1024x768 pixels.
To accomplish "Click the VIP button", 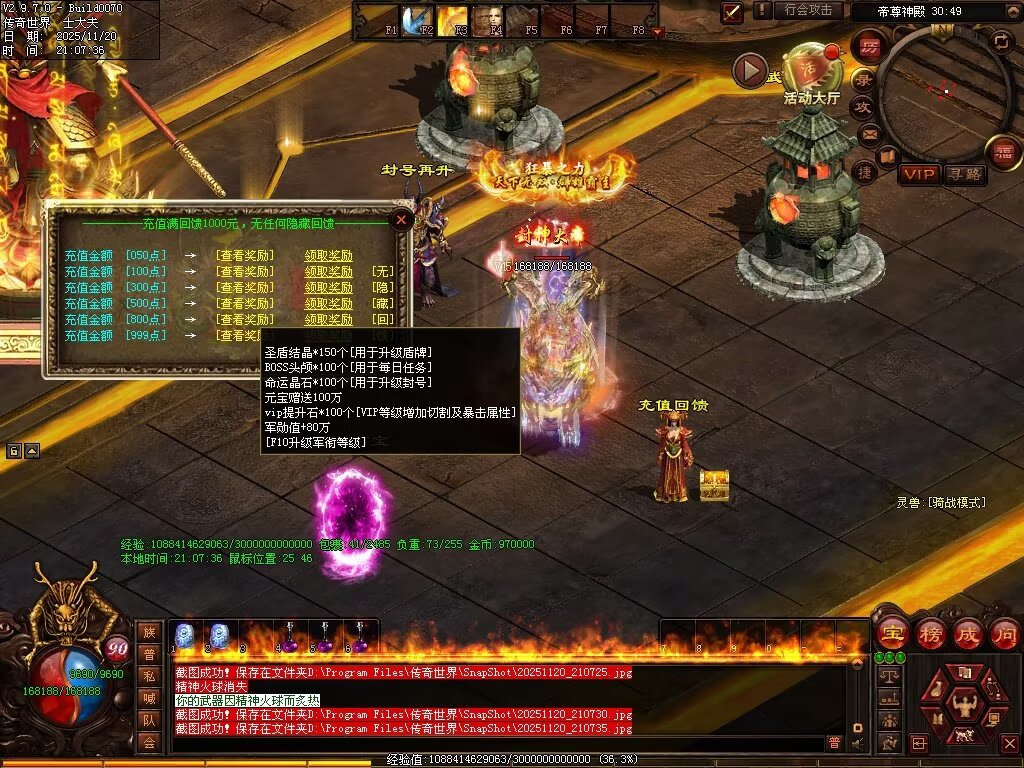I will [919, 175].
